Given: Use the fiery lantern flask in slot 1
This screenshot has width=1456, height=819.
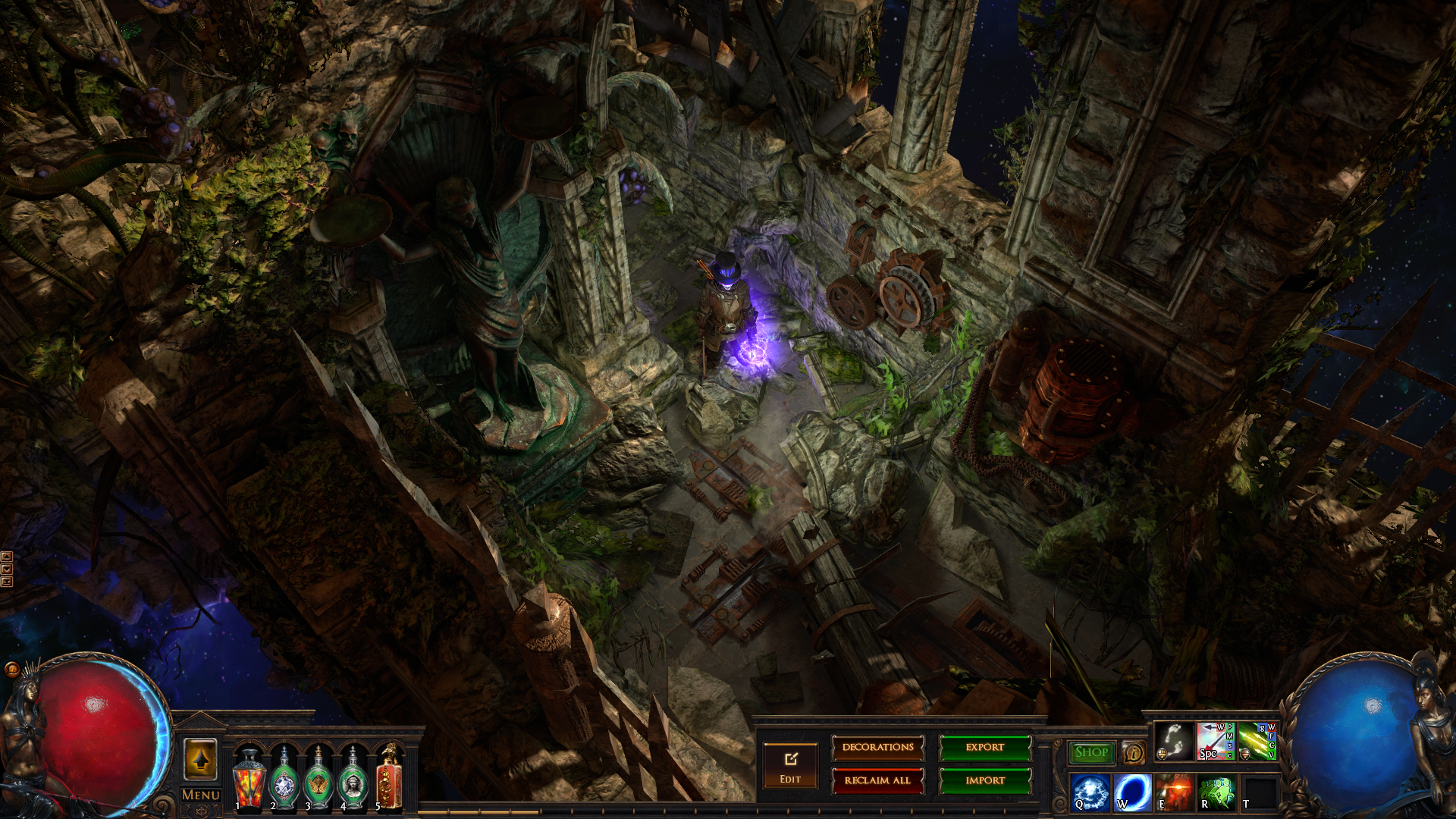Looking at the screenshot, I should click(249, 780).
